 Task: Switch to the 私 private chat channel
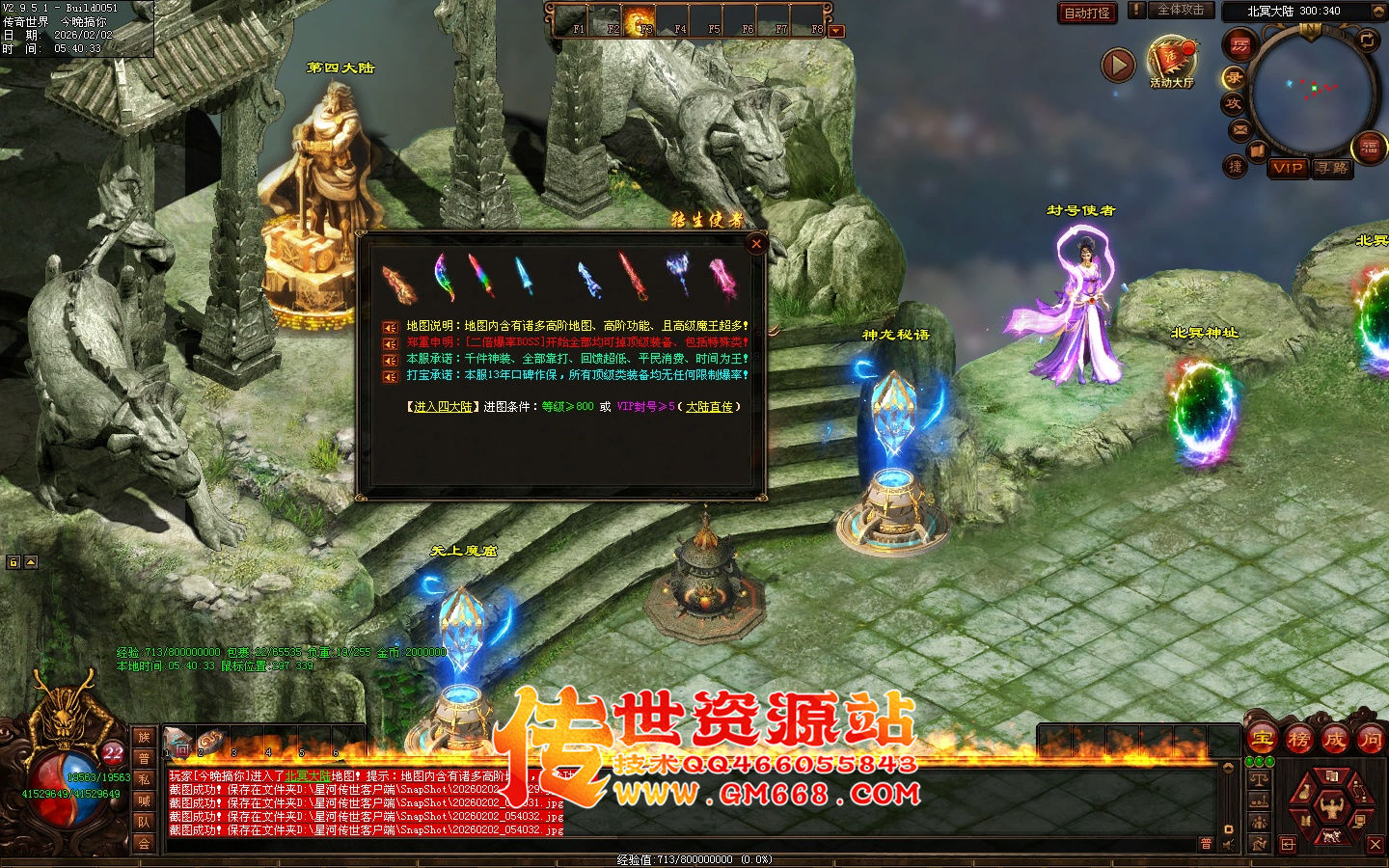pyautogui.click(x=145, y=779)
